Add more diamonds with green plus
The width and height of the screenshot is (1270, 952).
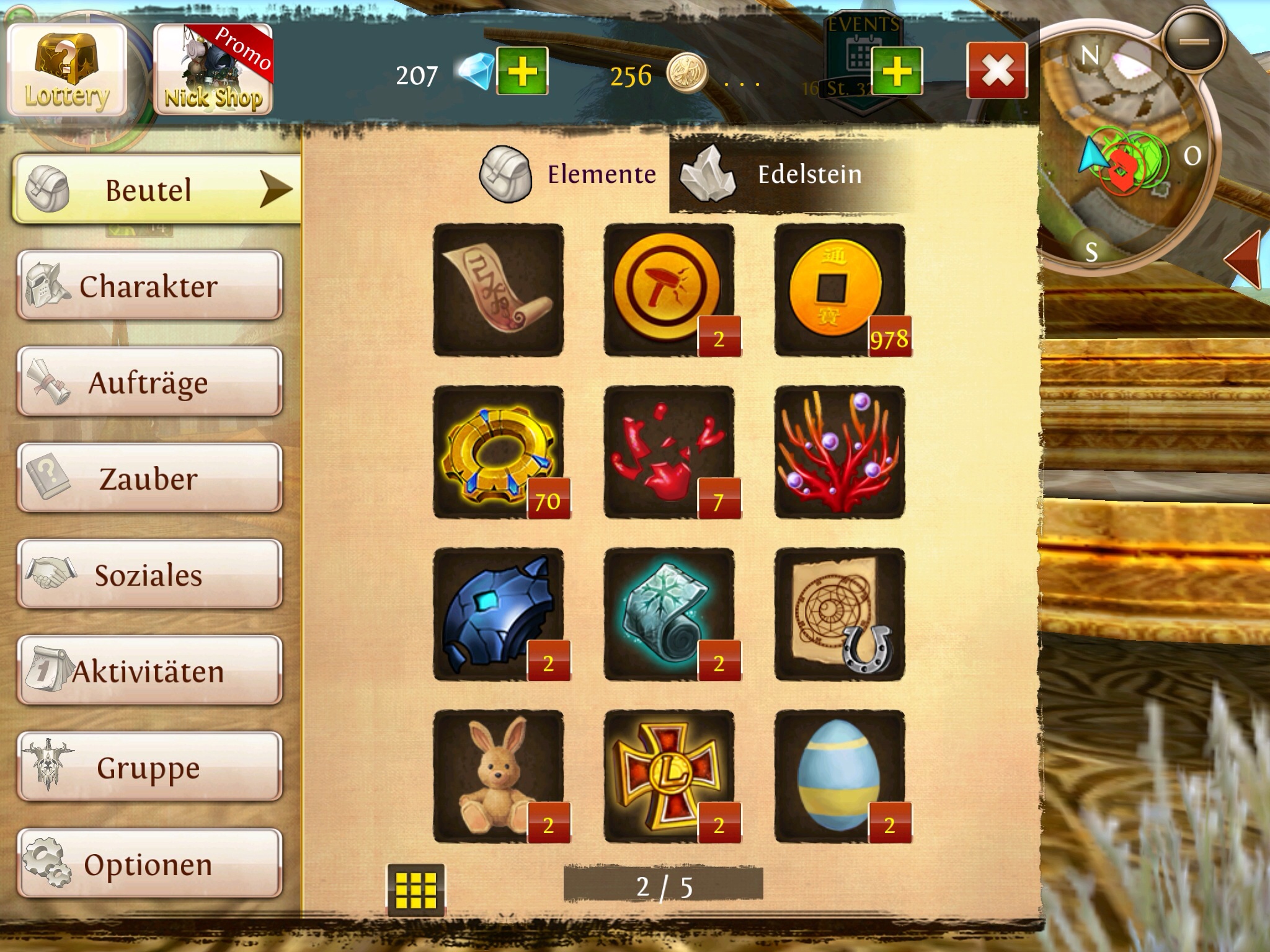tap(522, 71)
